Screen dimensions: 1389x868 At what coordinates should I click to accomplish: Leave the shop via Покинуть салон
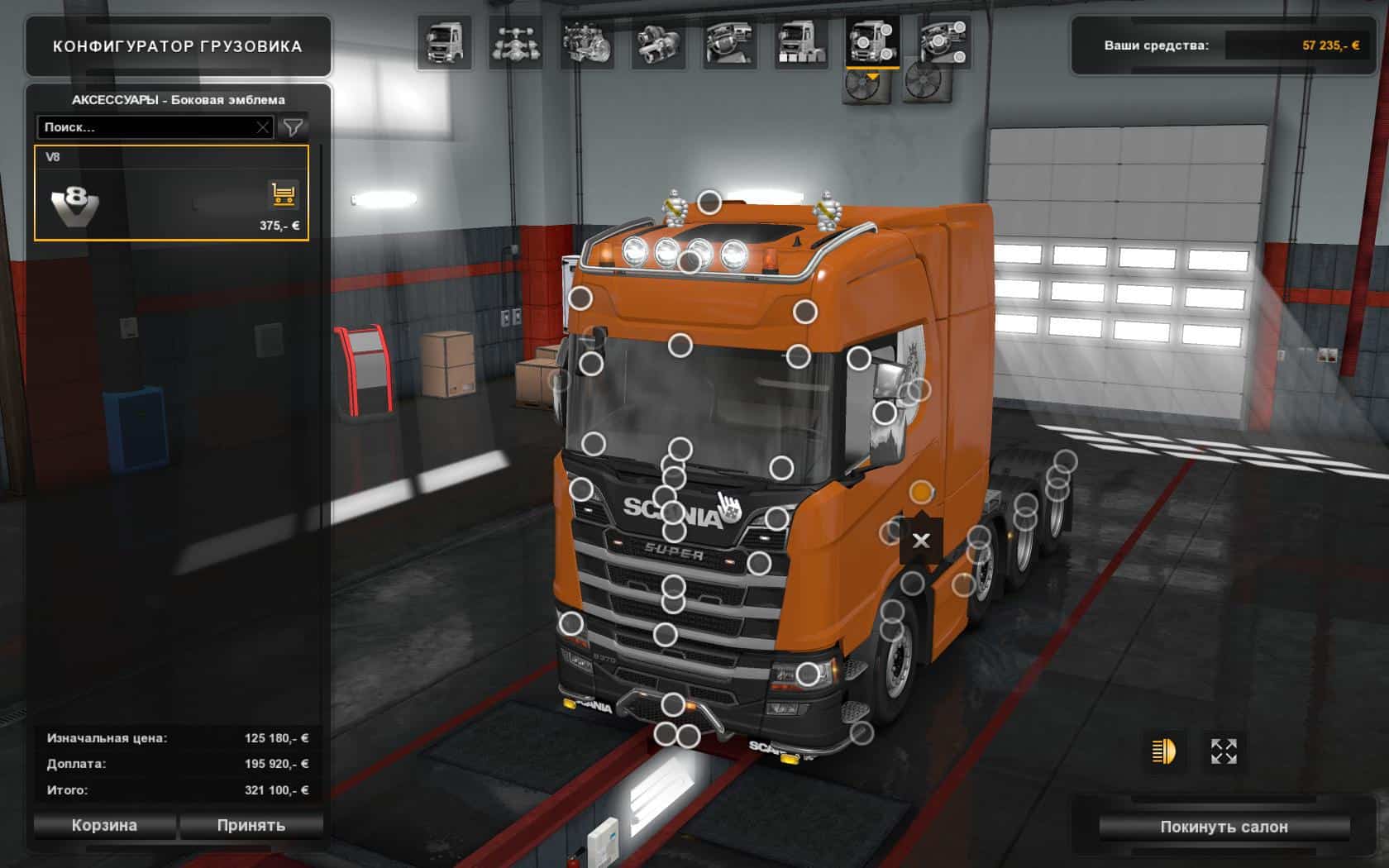tap(1224, 827)
